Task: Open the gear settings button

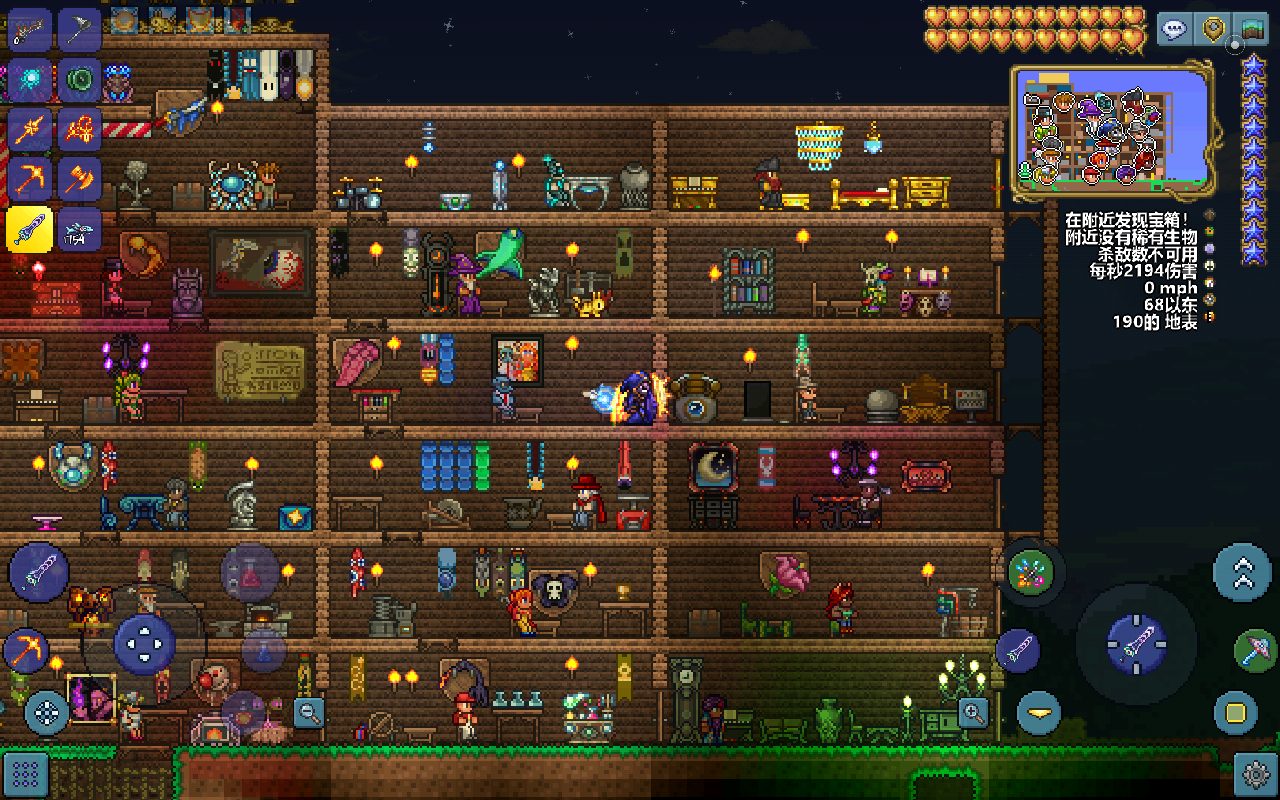Action: (x=1255, y=774)
